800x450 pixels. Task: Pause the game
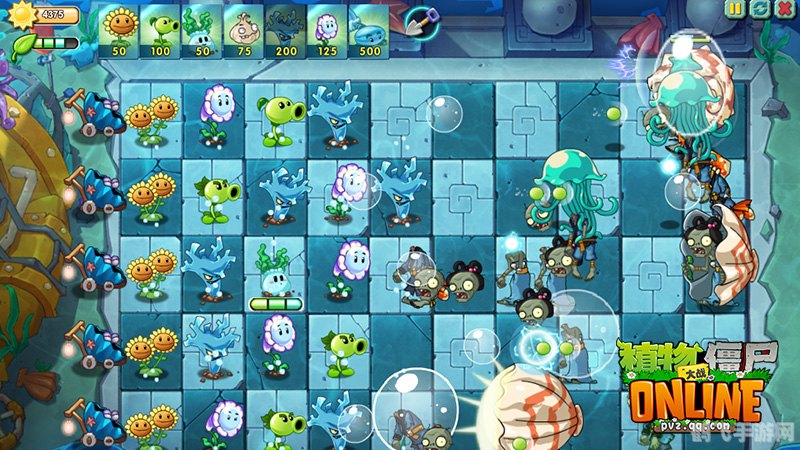[x=736, y=9]
